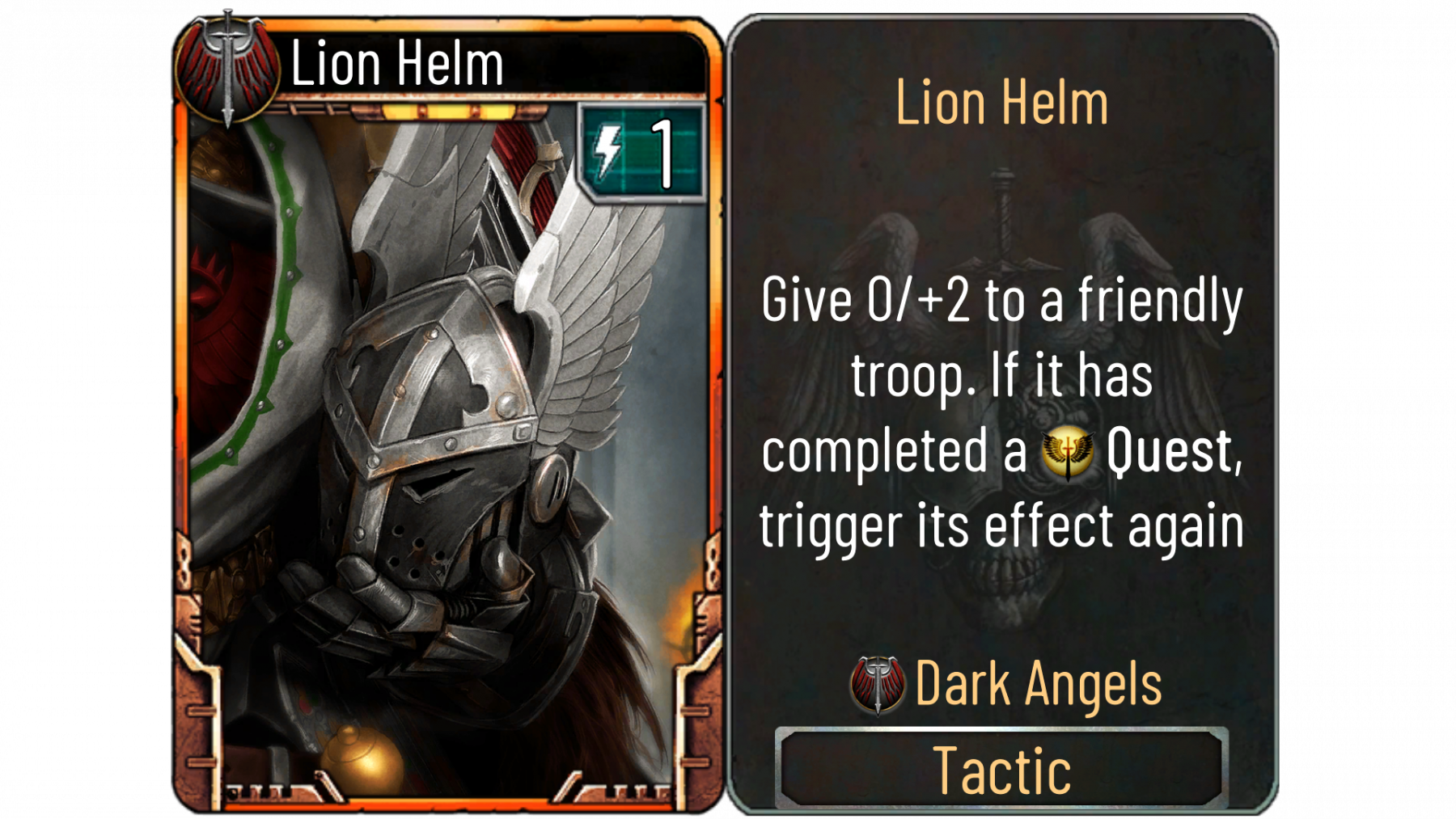The height and width of the screenshot is (819, 1456).
Task: Click the Dark Angels emblem on the card
Action: tap(227, 70)
